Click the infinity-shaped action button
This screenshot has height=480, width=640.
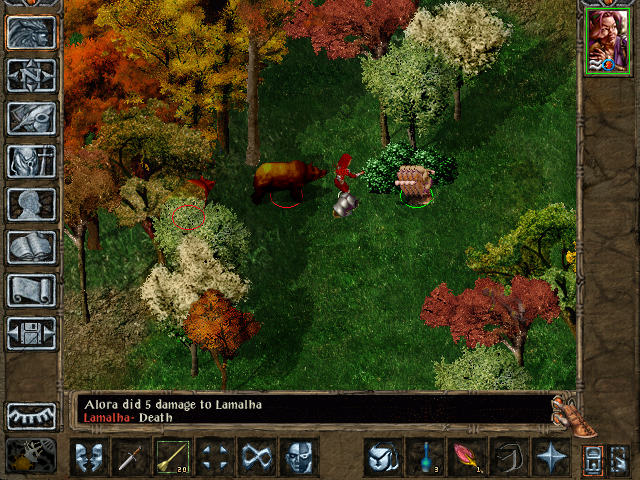click(x=258, y=458)
